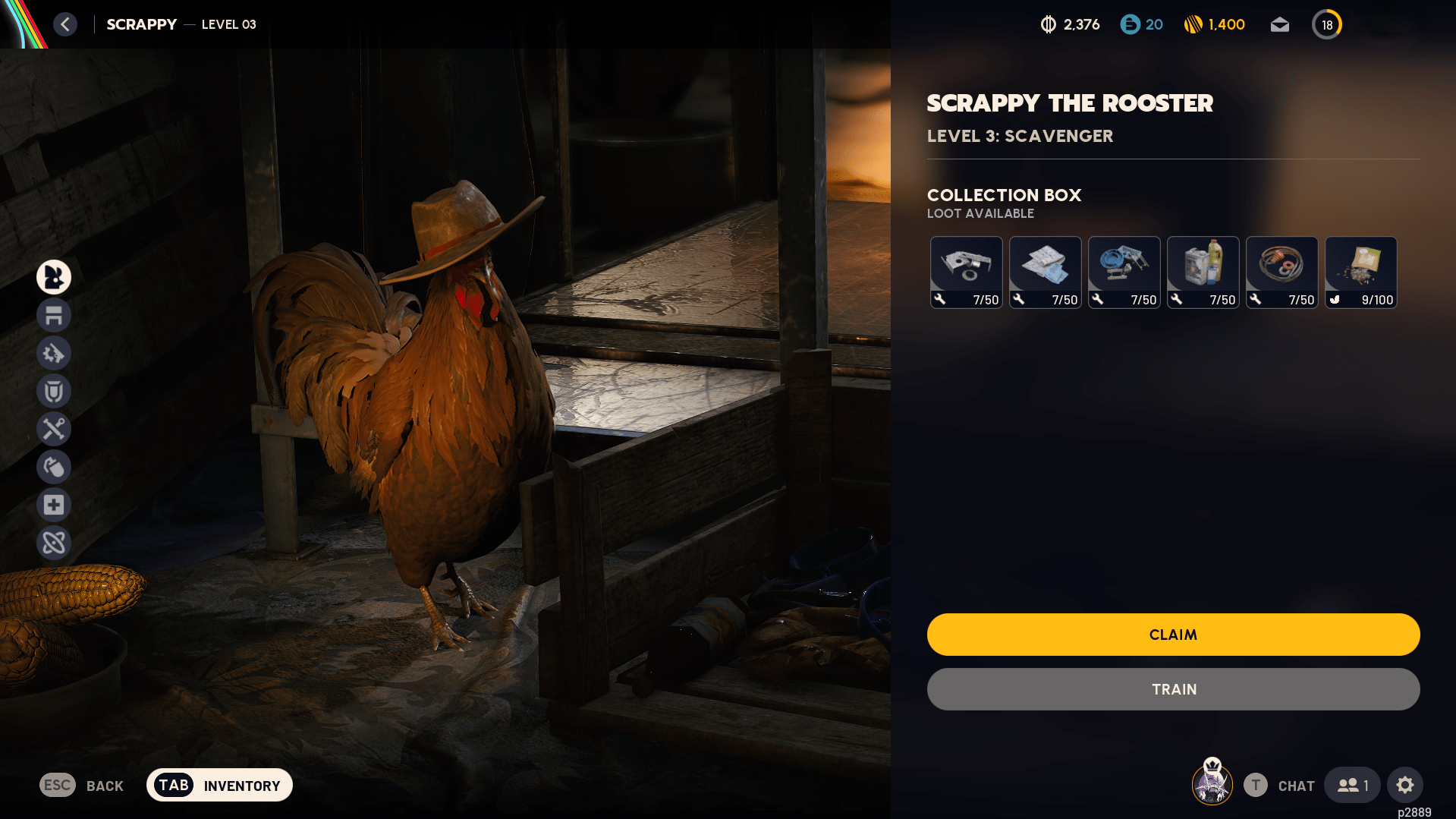This screenshot has height=819, width=1456.
Task: Select the chemicals canister loot slot
Action: 1203,272
